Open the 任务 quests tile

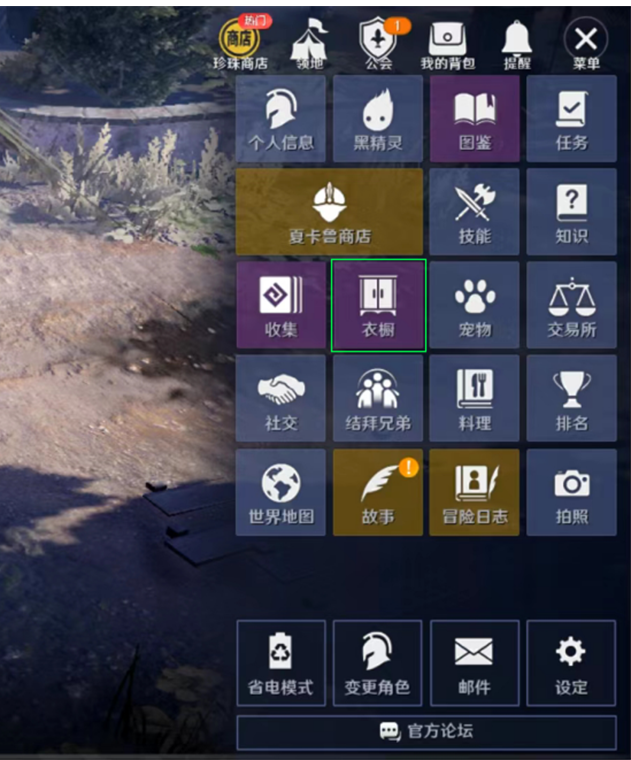click(x=572, y=119)
